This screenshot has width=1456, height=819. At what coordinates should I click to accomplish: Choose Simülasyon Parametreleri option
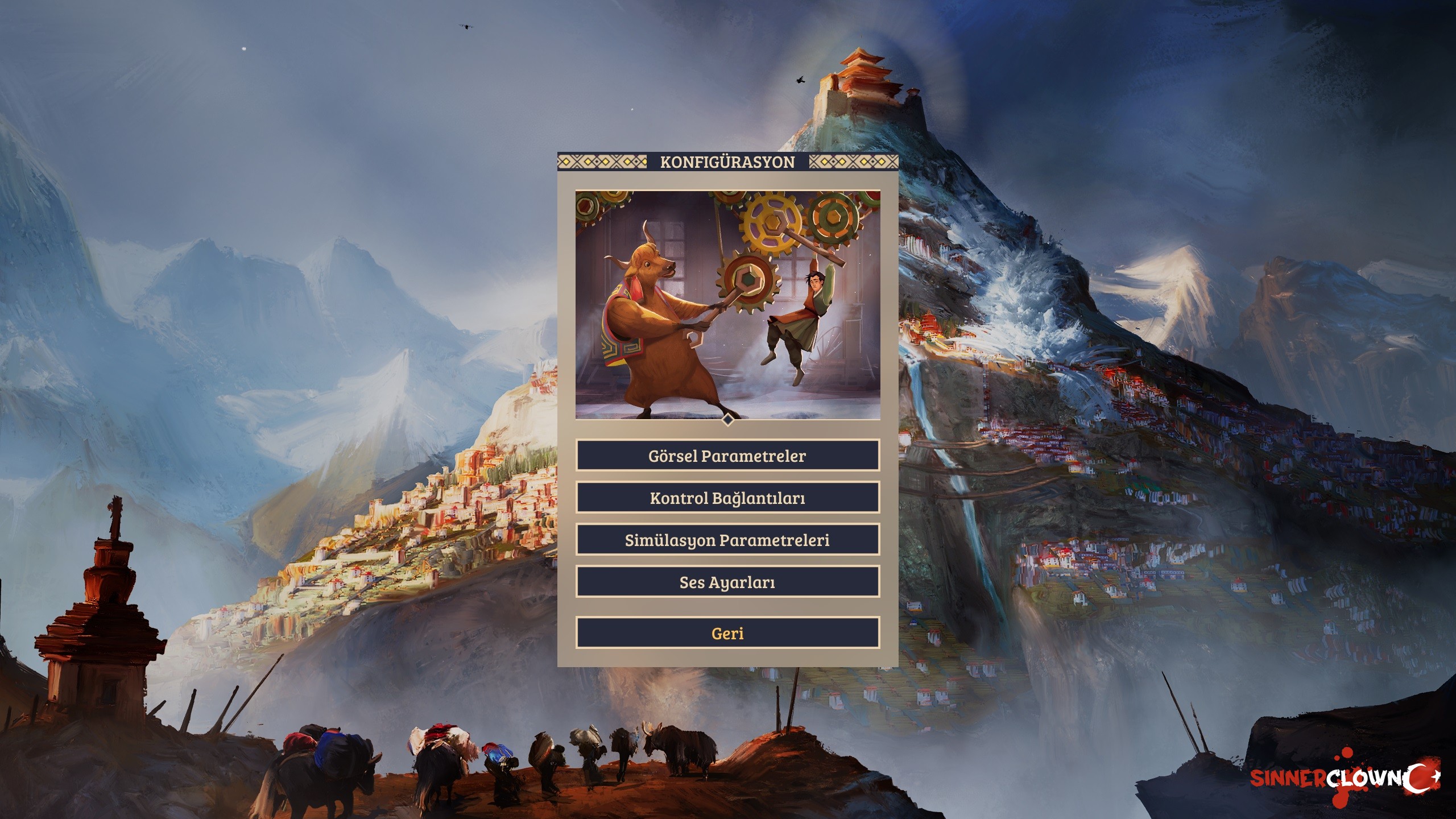pyautogui.click(x=727, y=540)
